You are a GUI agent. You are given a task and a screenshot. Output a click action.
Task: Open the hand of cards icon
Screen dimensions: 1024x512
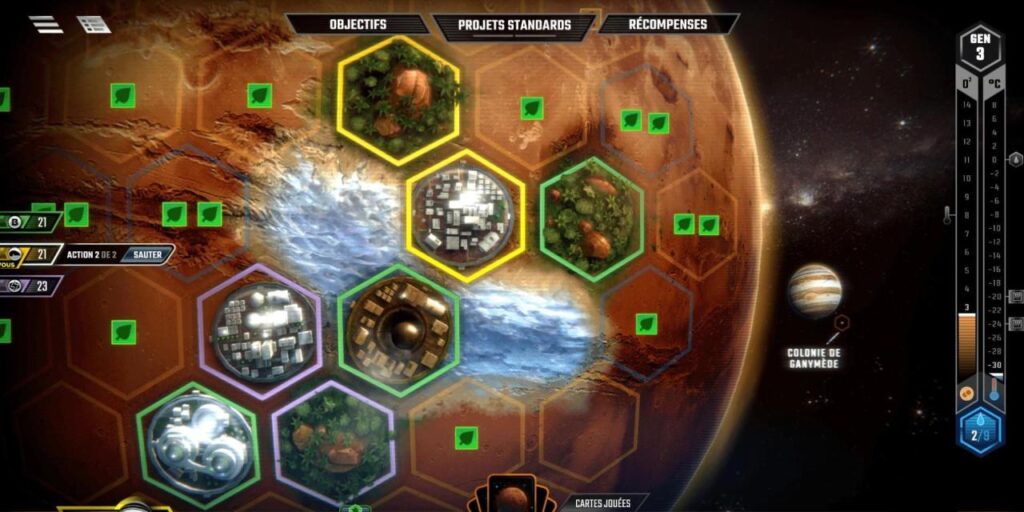point(510,496)
